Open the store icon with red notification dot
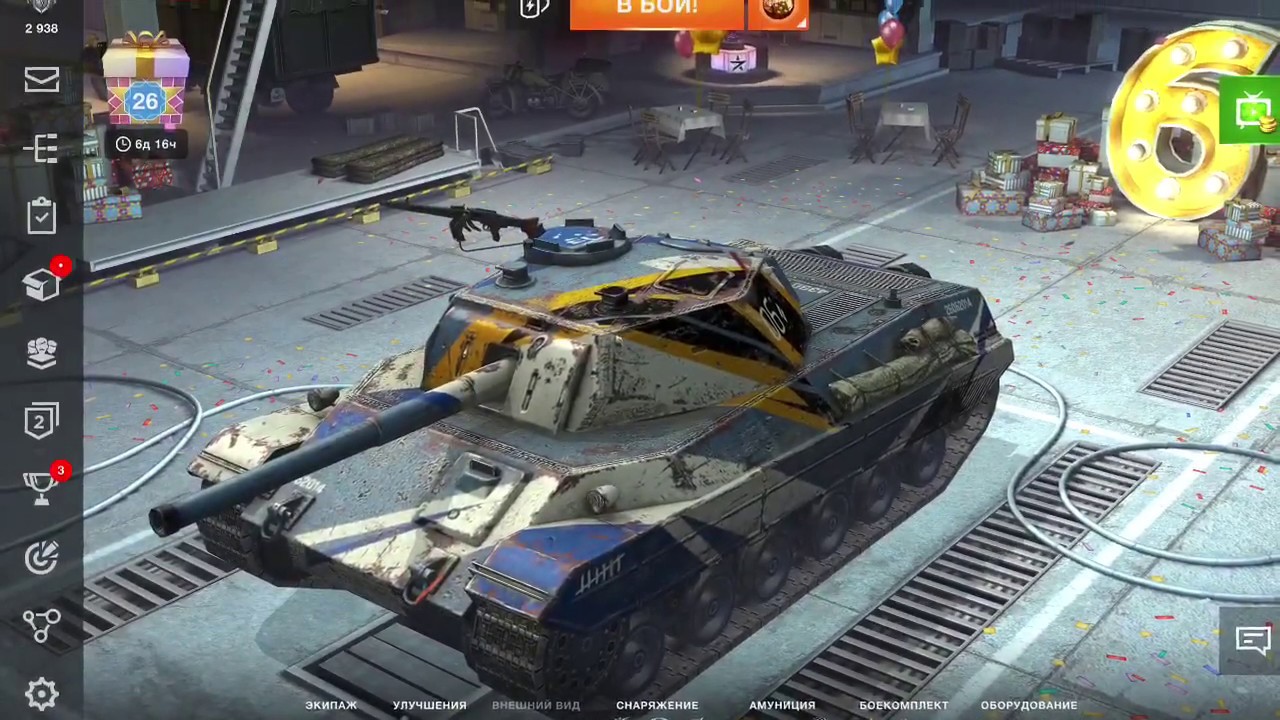Screen dimensions: 1280x720 (x=41, y=284)
